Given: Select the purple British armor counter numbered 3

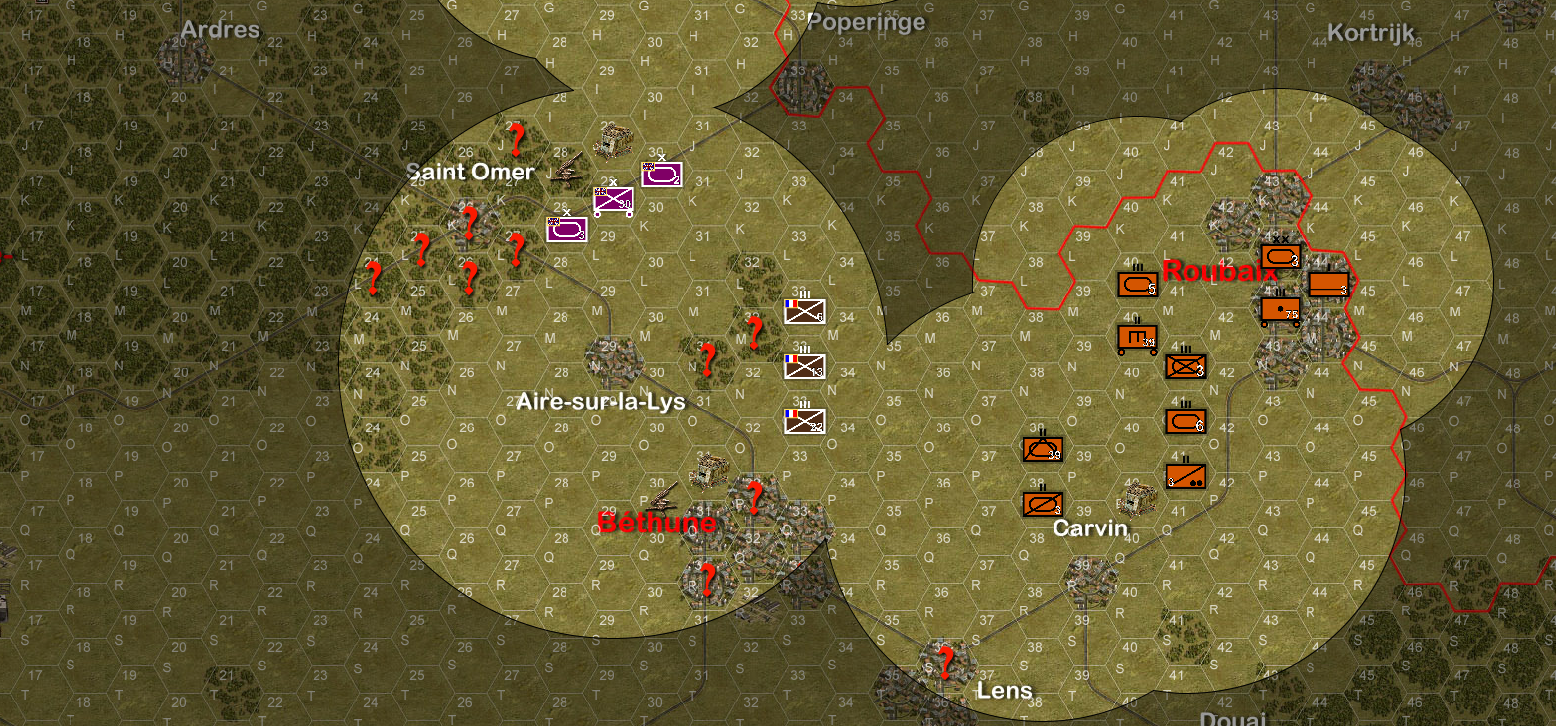Looking at the screenshot, I should tap(566, 229).
